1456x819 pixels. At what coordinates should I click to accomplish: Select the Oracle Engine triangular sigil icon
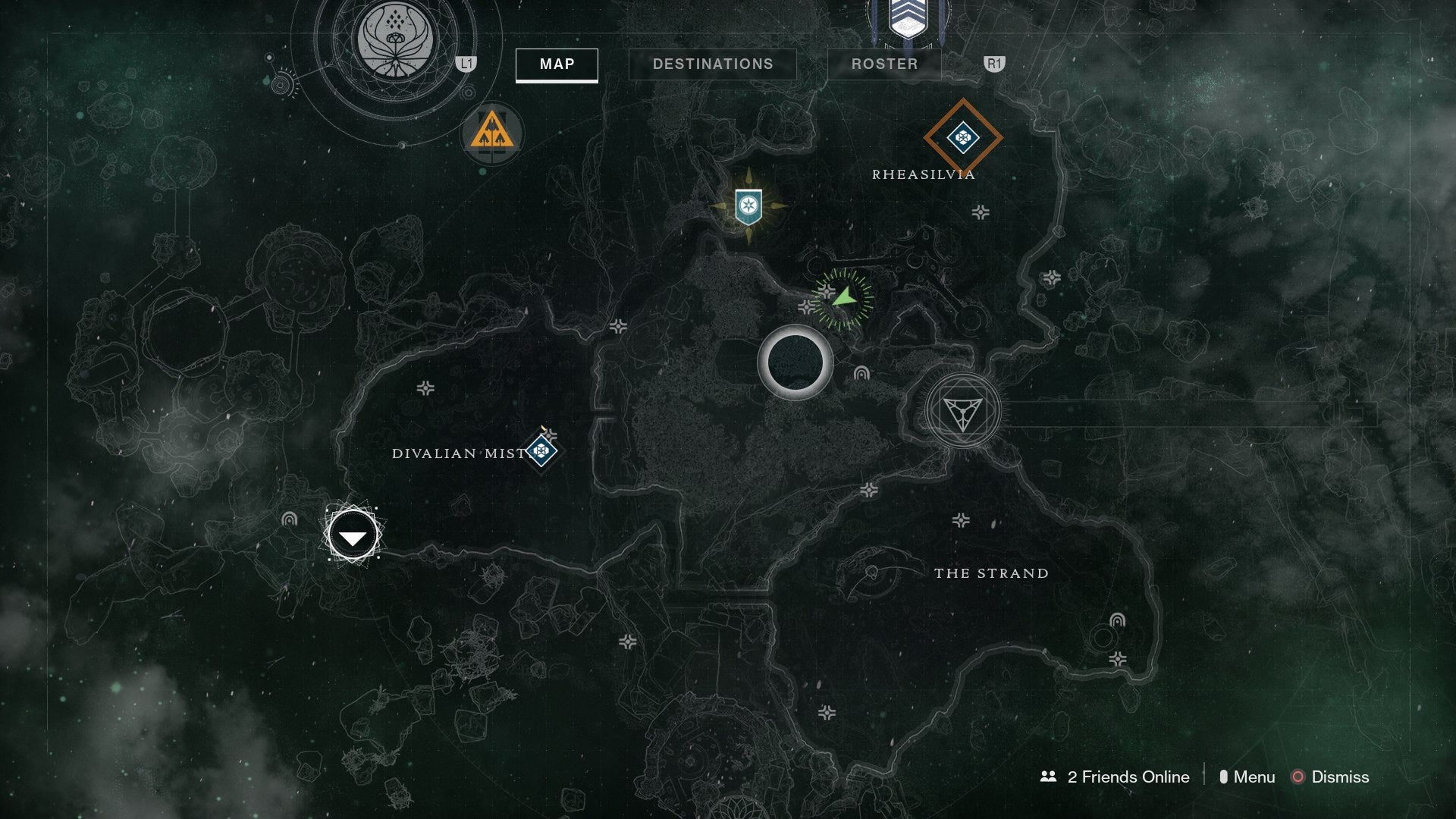coord(963,410)
